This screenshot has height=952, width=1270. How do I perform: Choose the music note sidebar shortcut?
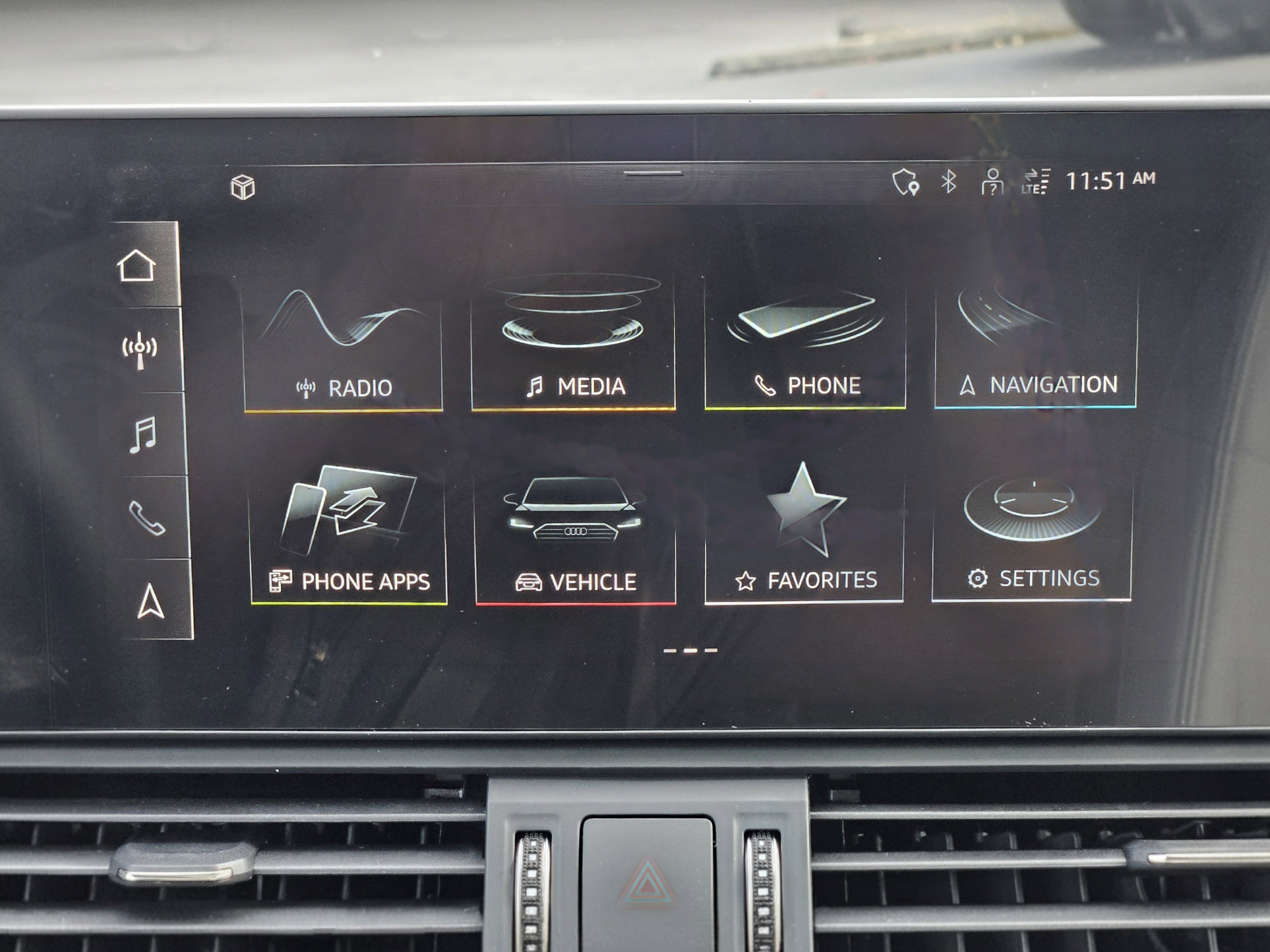click(x=142, y=434)
